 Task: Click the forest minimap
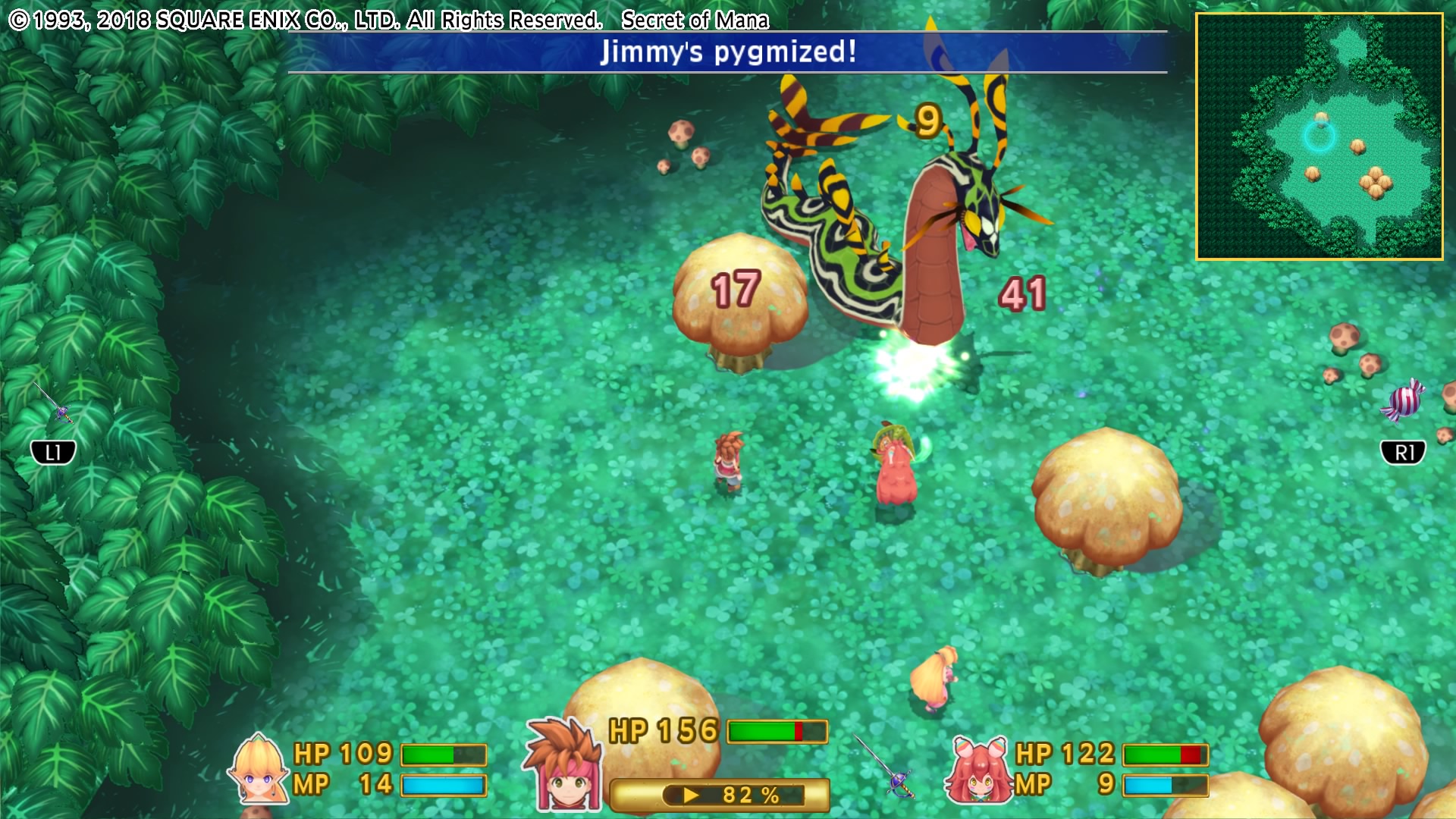point(1319,136)
